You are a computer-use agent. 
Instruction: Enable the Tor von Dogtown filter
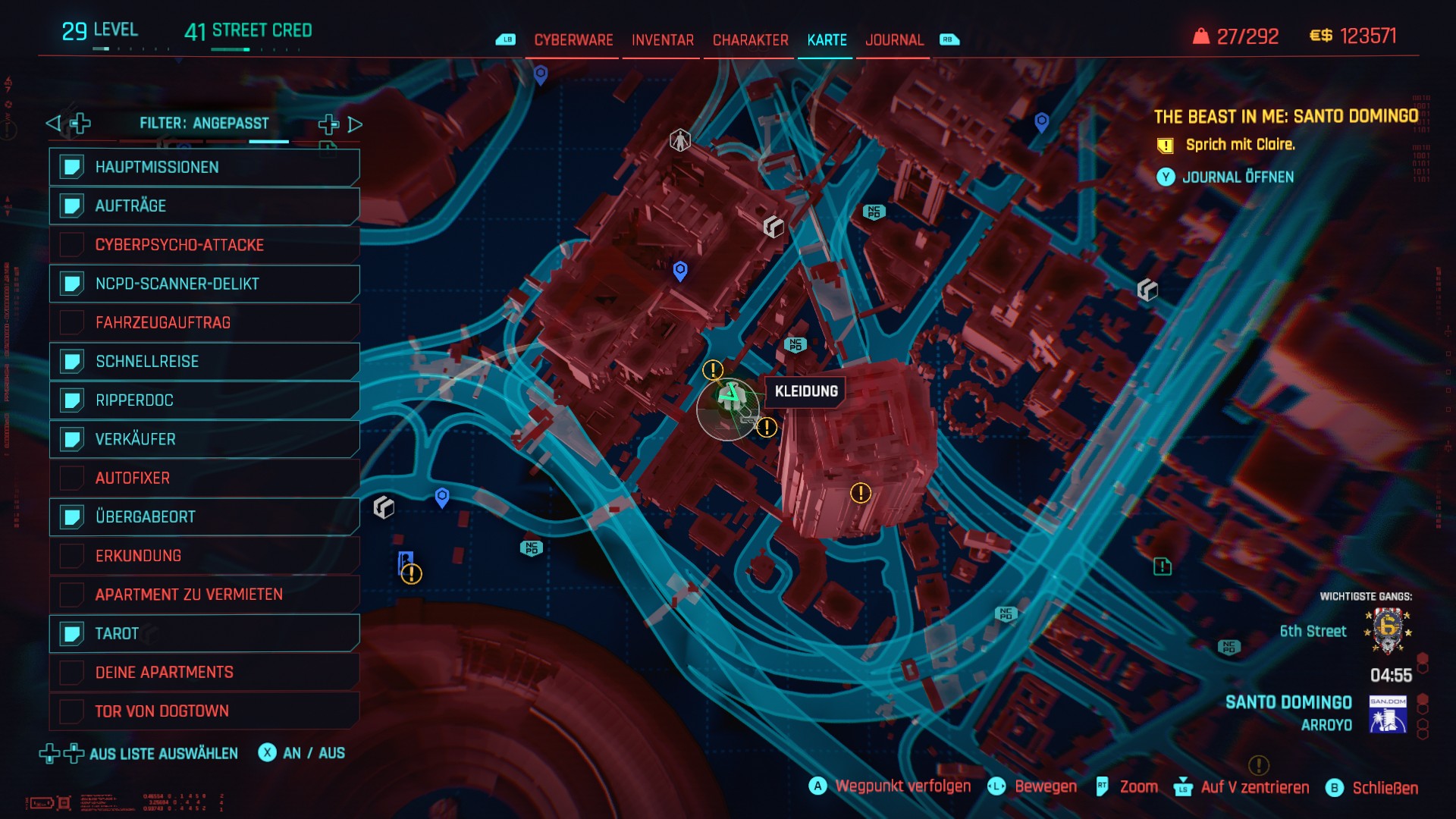205,711
